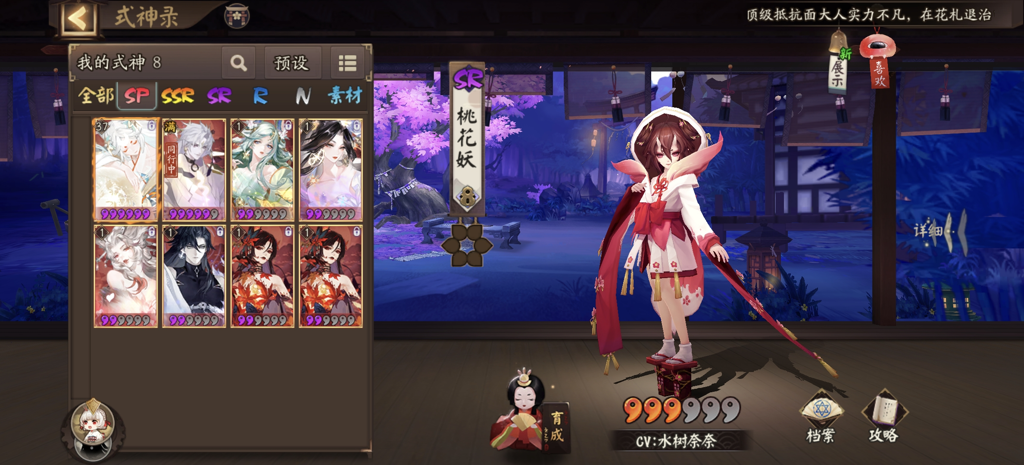Image resolution: width=1024 pixels, height=465 pixels.
Task: Click the red 喜欢 favorite charm
Action: (879, 63)
